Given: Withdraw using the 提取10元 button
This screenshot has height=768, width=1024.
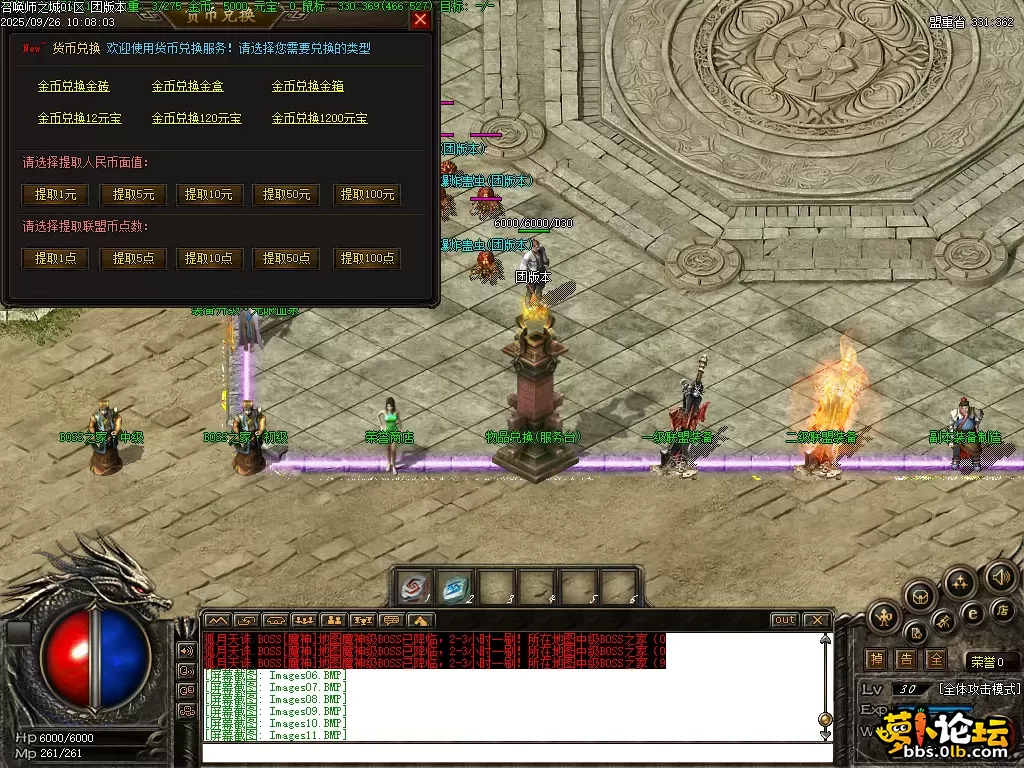Looking at the screenshot, I should coord(210,195).
